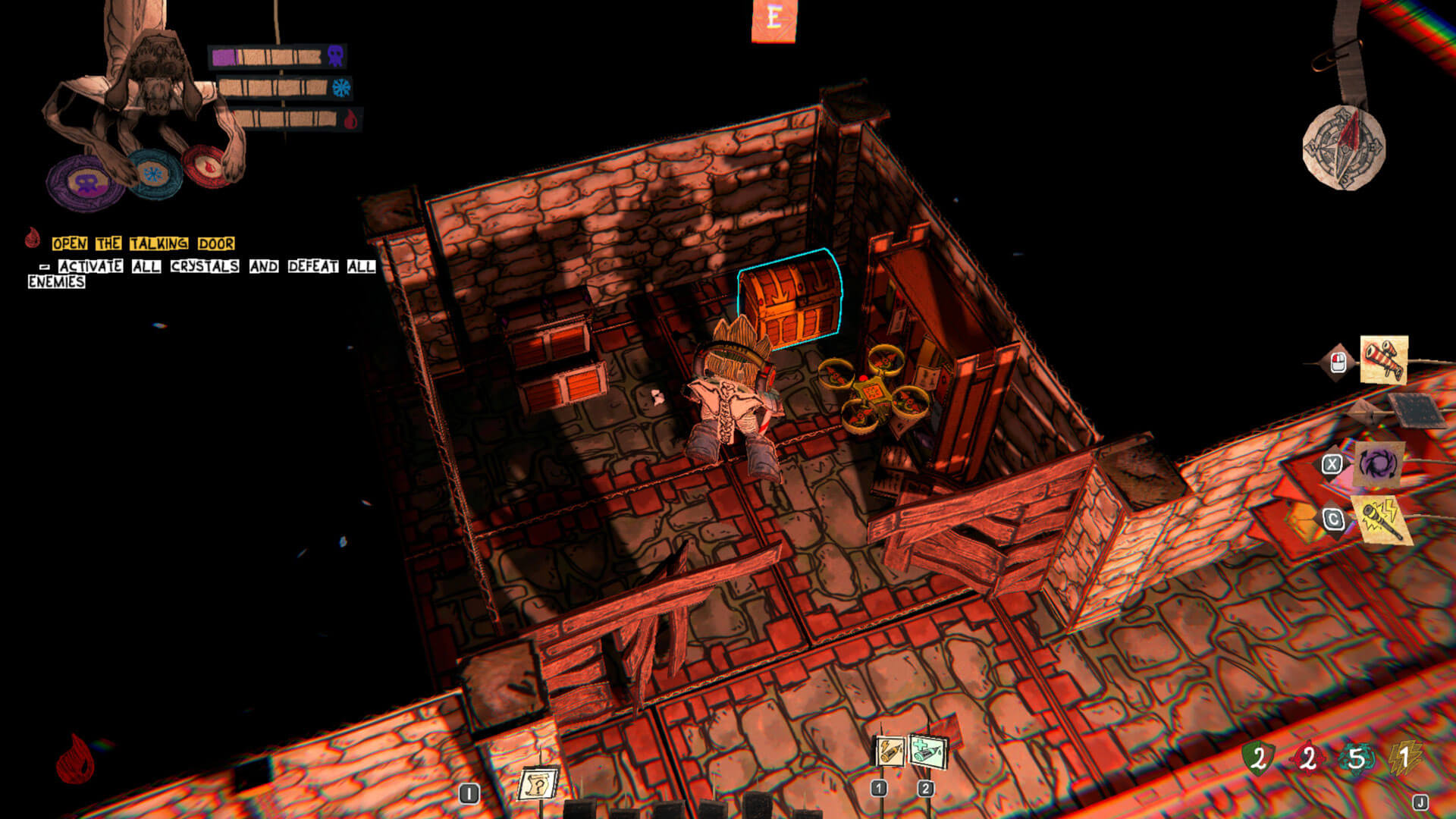Open the 'Open the Talking Door' quest objective
This screenshot has width=1456, height=819.
pyautogui.click(x=143, y=243)
